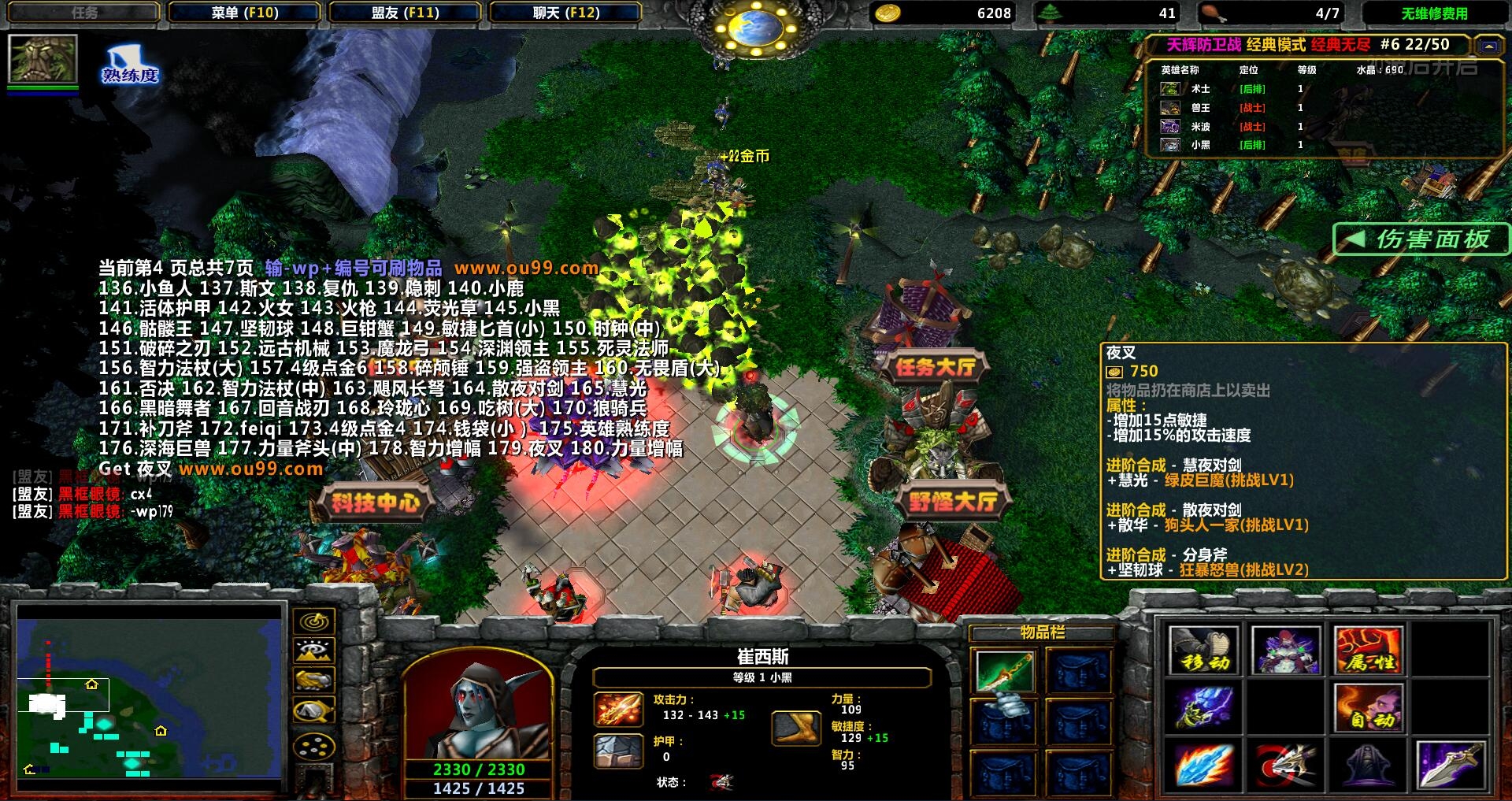Toggle the 自动 auto ability icon
Viewport: 1512px width, 801px height.
(1368, 708)
